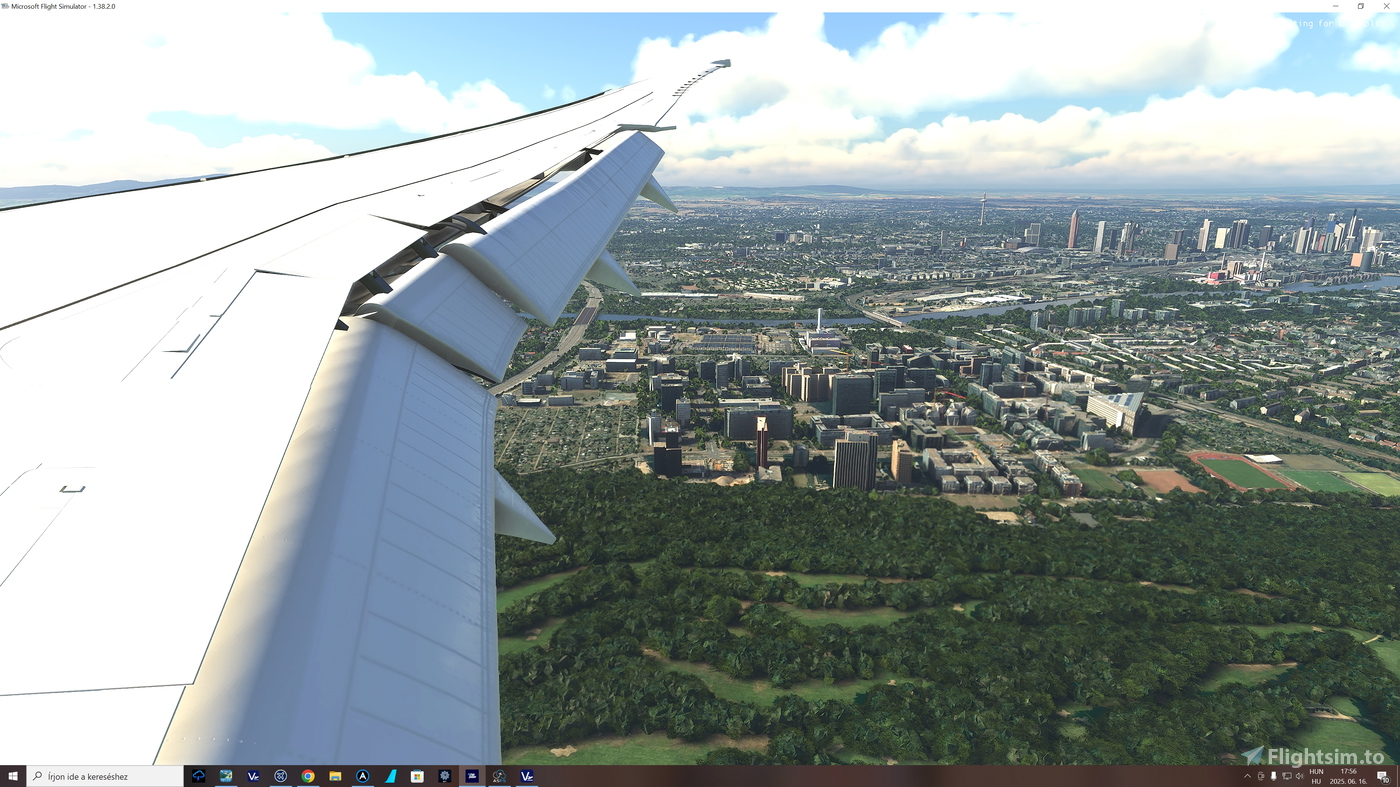This screenshot has width=1400, height=787.
Task: Open the circular A navigation app icon
Action: pos(363,774)
